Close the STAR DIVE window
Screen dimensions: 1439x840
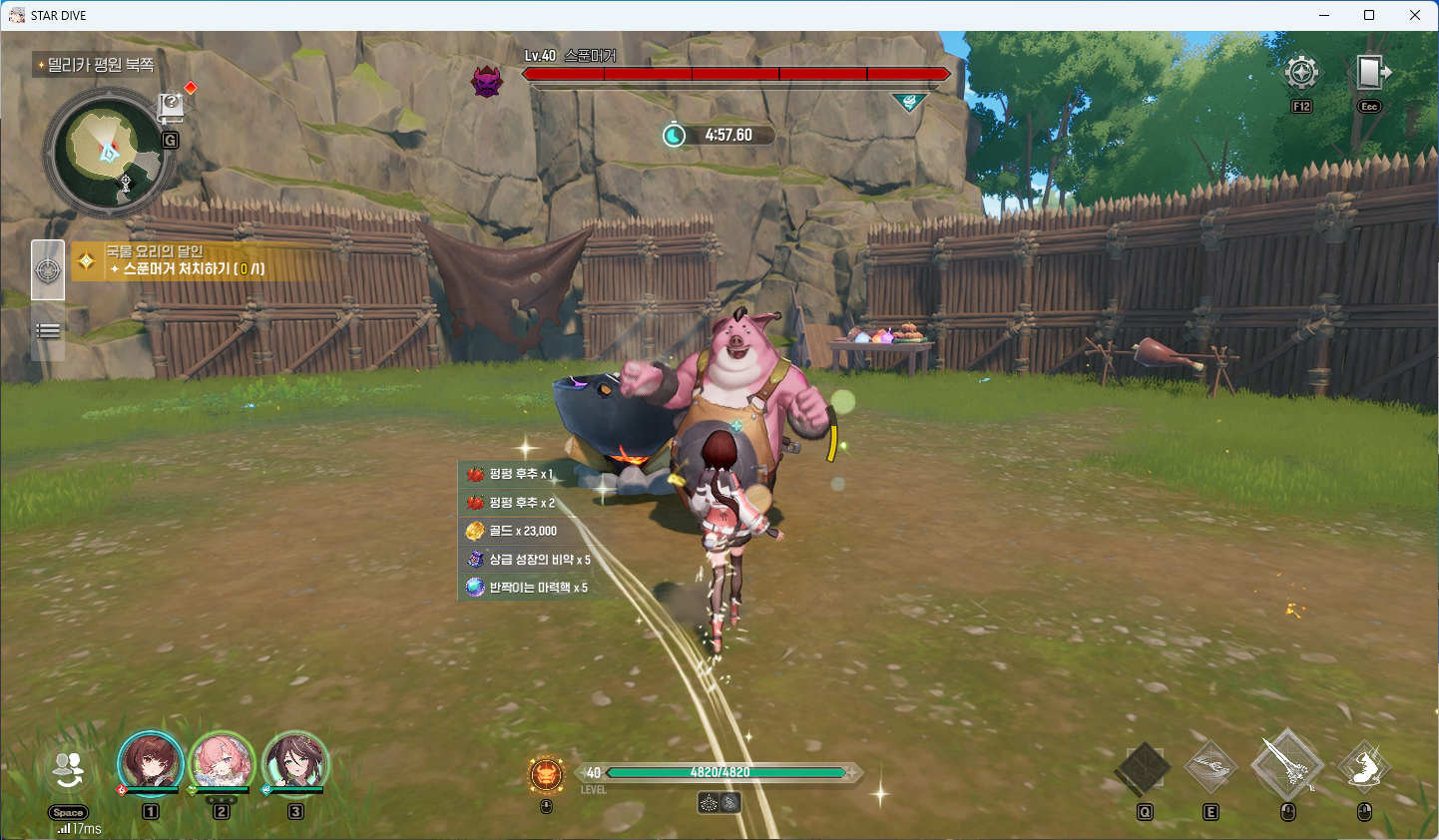pyautogui.click(x=1415, y=15)
